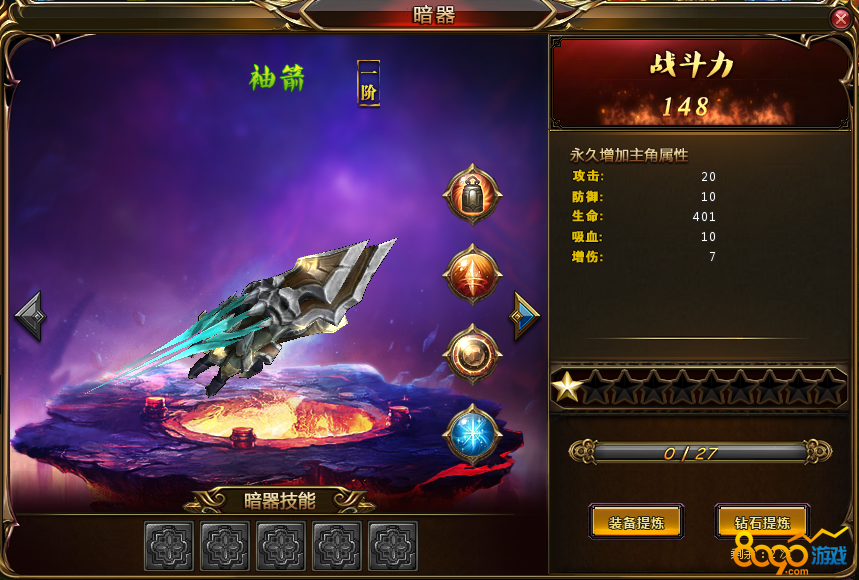This screenshot has width=859, height=580.
Task: Select the dark lantern orb icon
Action: pos(472,194)
